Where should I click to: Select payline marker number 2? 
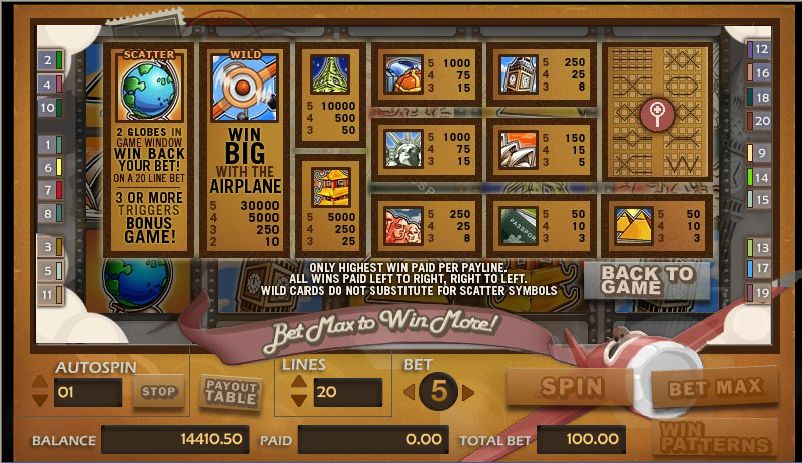47,60
